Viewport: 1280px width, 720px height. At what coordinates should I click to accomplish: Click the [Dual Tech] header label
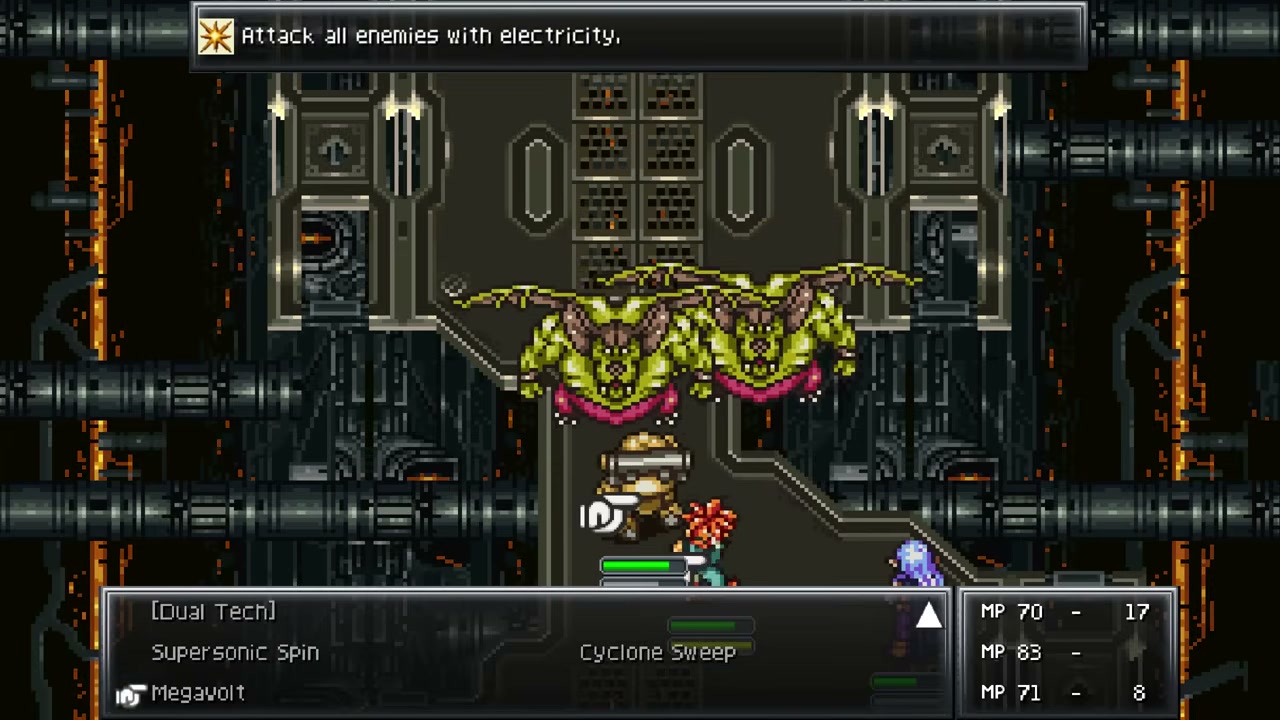tap(213, 612)
